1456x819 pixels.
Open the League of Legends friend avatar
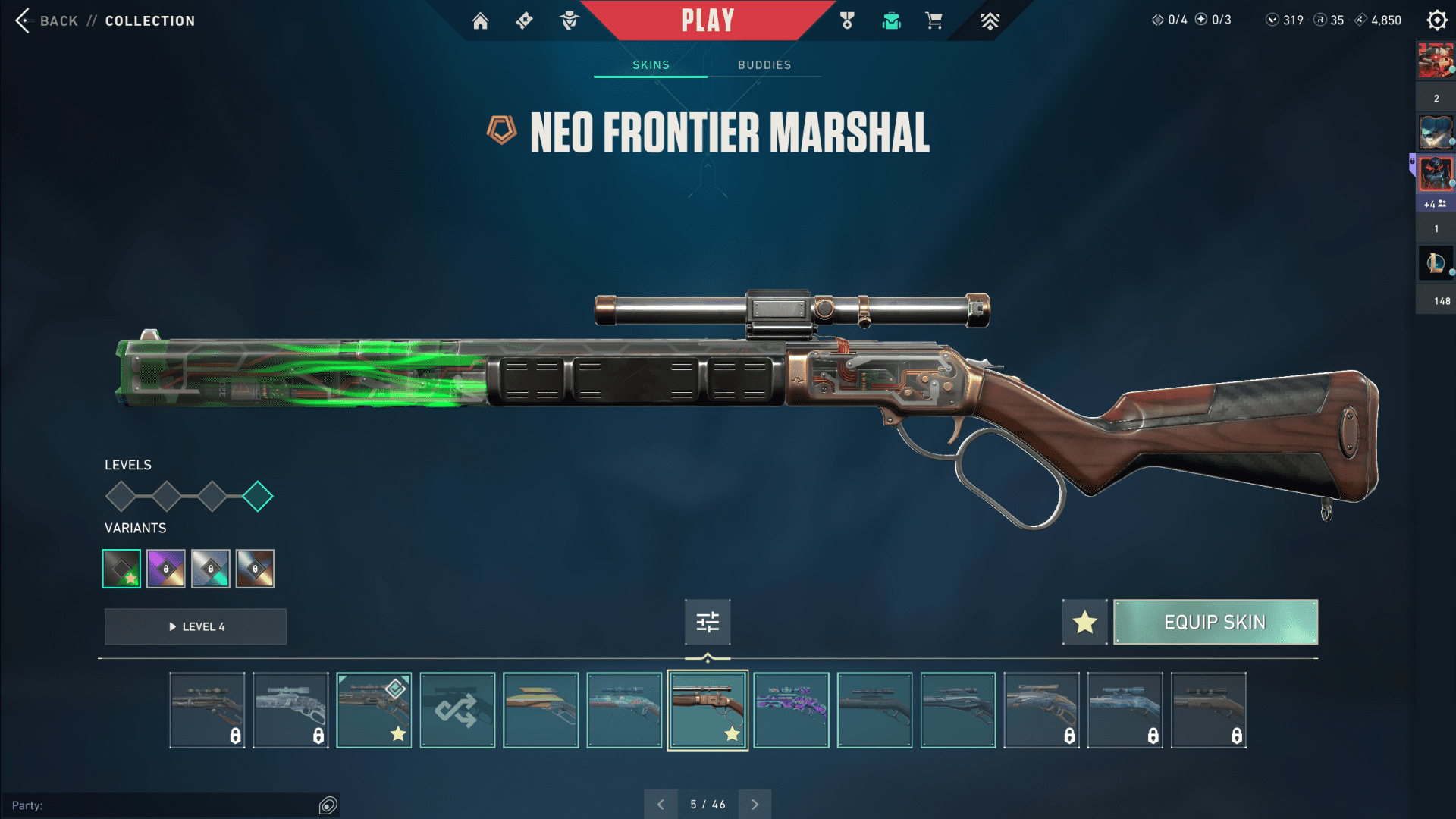pyautogui.click(x=1435, y=263)
